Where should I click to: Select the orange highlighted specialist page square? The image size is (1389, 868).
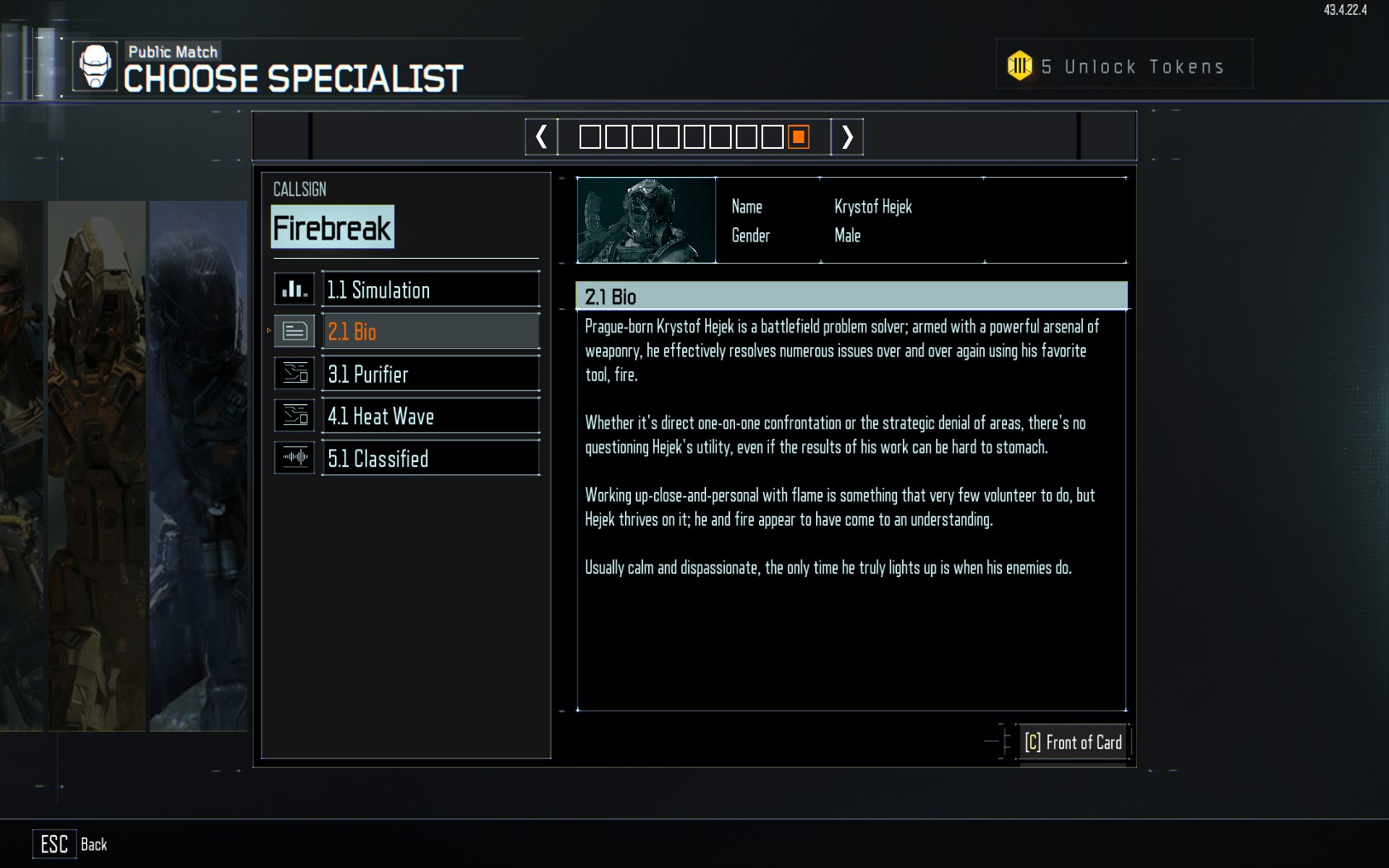(x=799, y=137)
